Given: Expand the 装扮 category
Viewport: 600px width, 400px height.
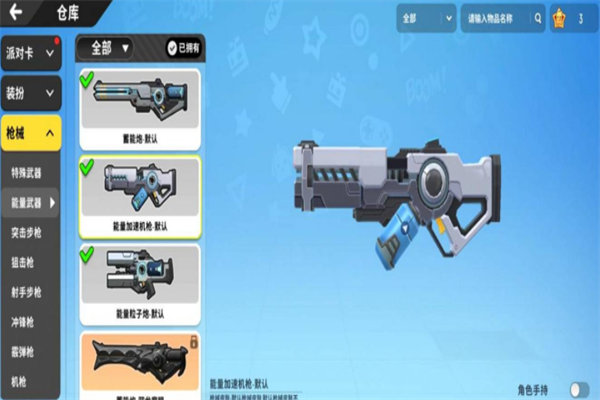Looking at the screenshot, I should [32, 93].
